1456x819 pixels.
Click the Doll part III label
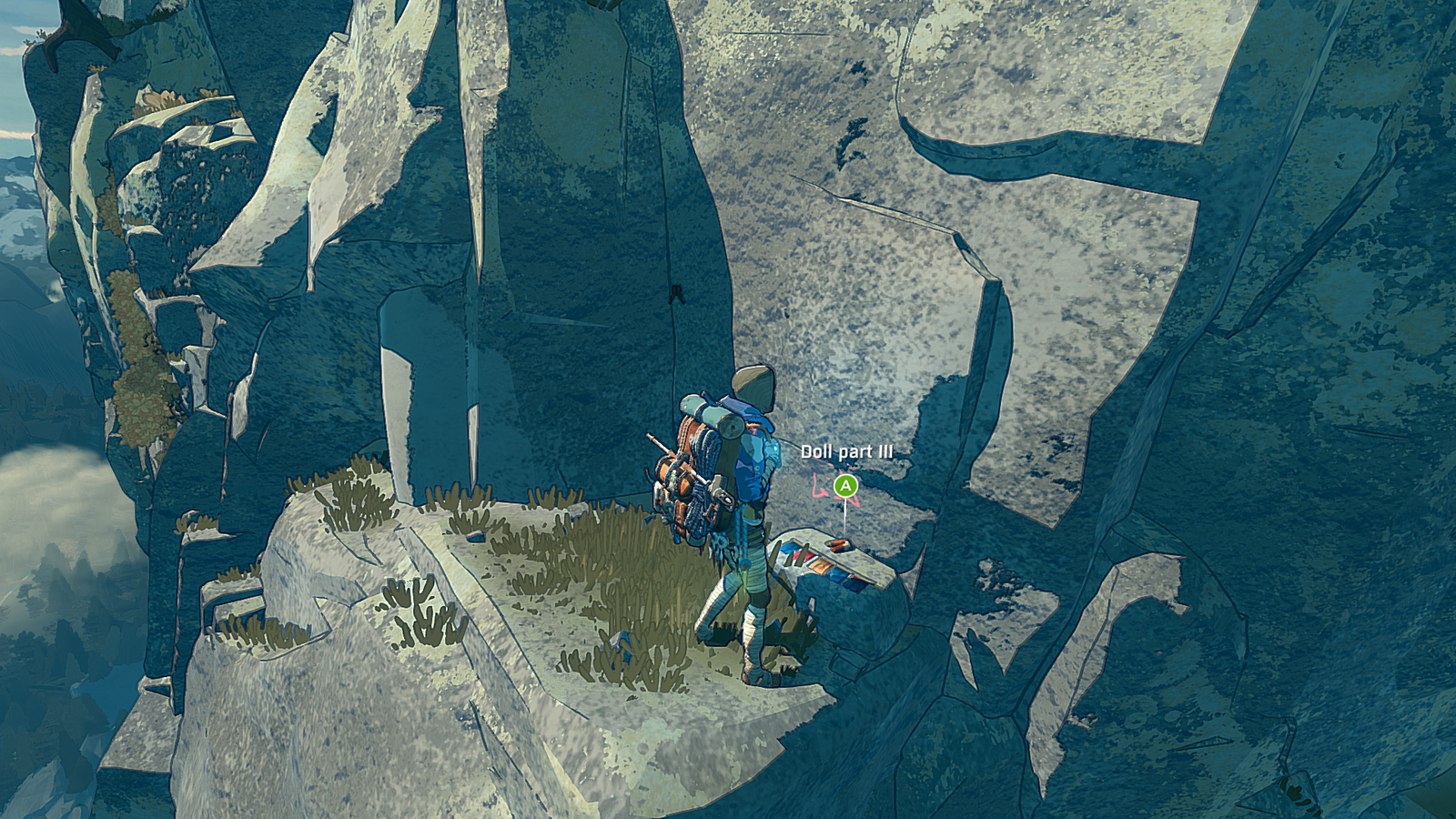click(847, 450)
